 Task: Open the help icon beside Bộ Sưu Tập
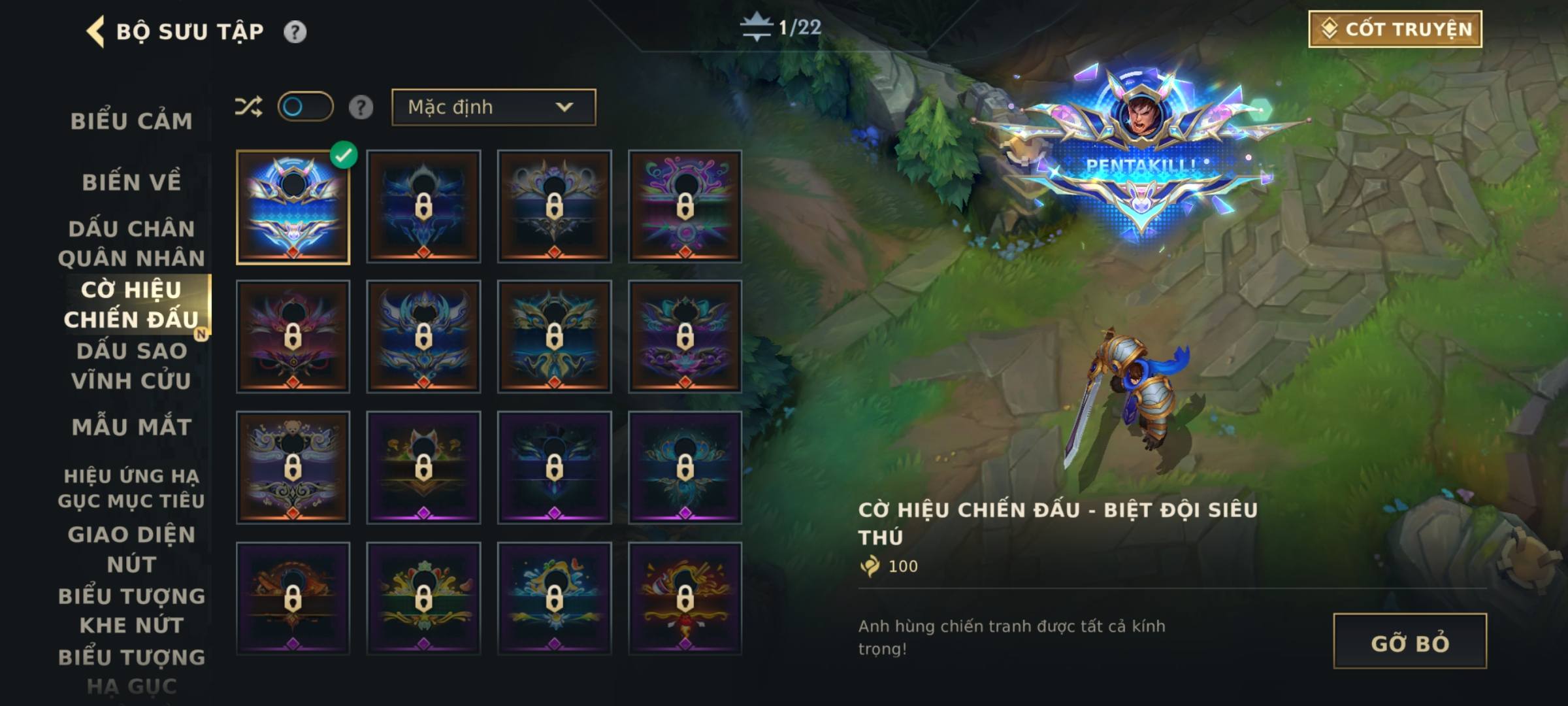pos(295,31)
